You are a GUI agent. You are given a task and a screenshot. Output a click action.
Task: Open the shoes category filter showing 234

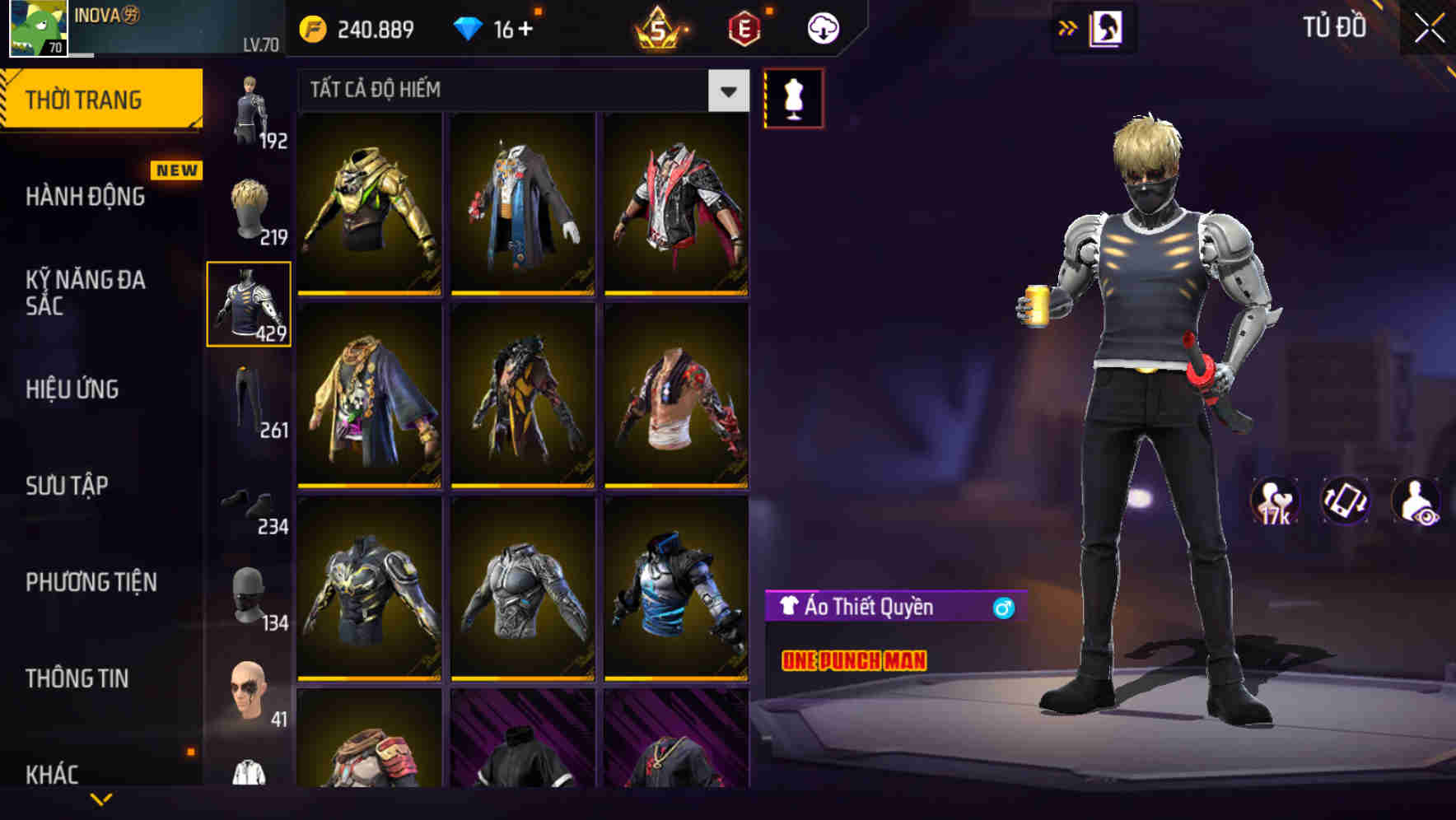point(250,504)
